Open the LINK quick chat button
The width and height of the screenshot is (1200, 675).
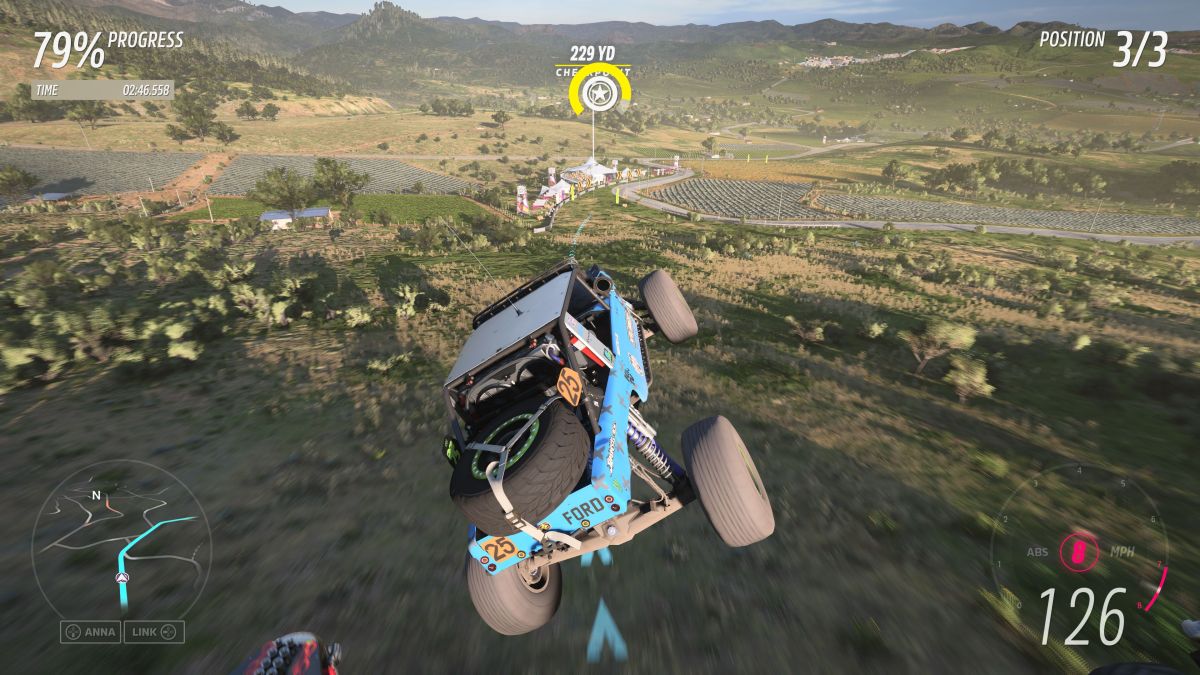click(154, 632)
